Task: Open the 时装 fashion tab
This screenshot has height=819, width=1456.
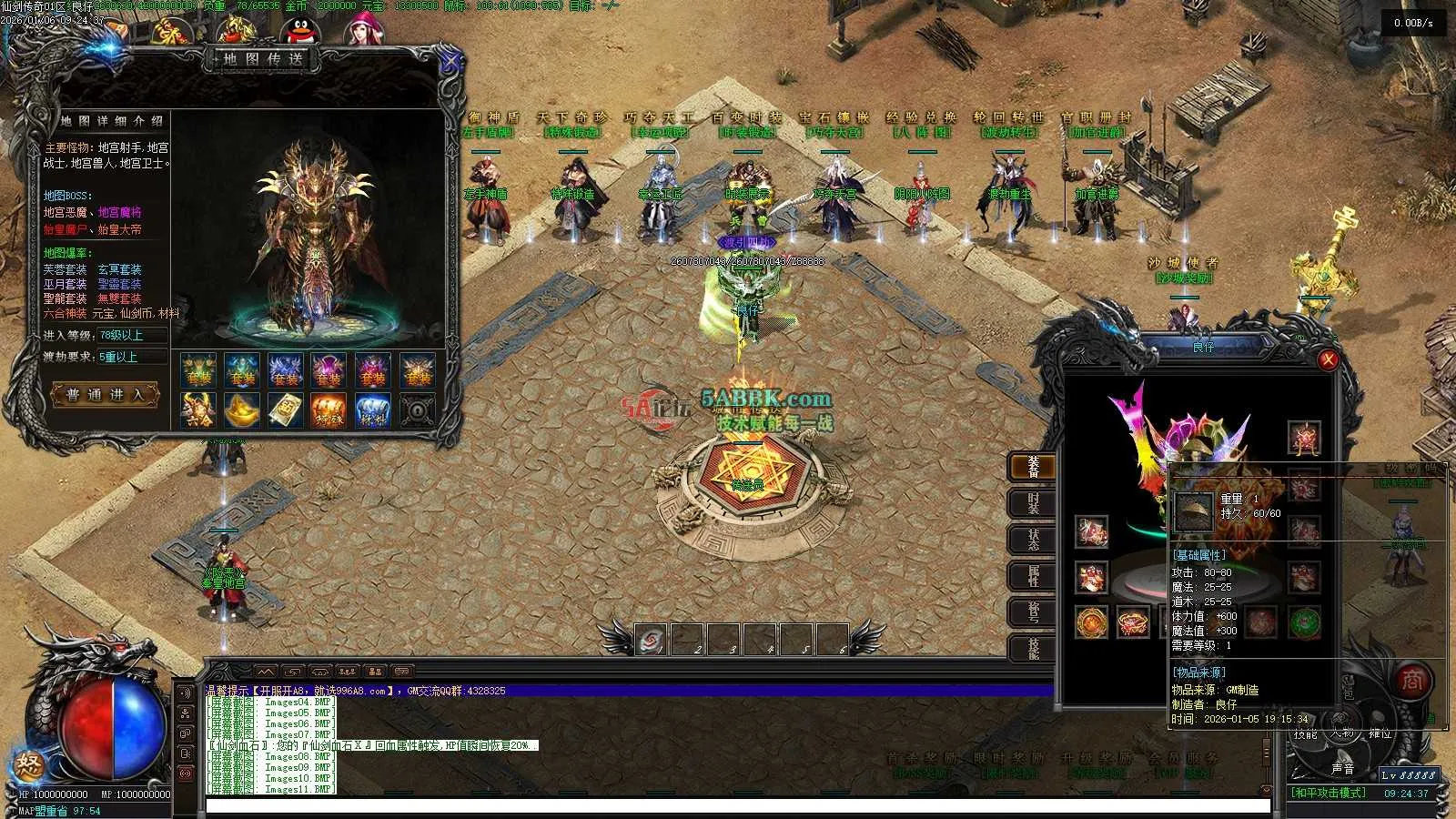Action: point(1033,503)
